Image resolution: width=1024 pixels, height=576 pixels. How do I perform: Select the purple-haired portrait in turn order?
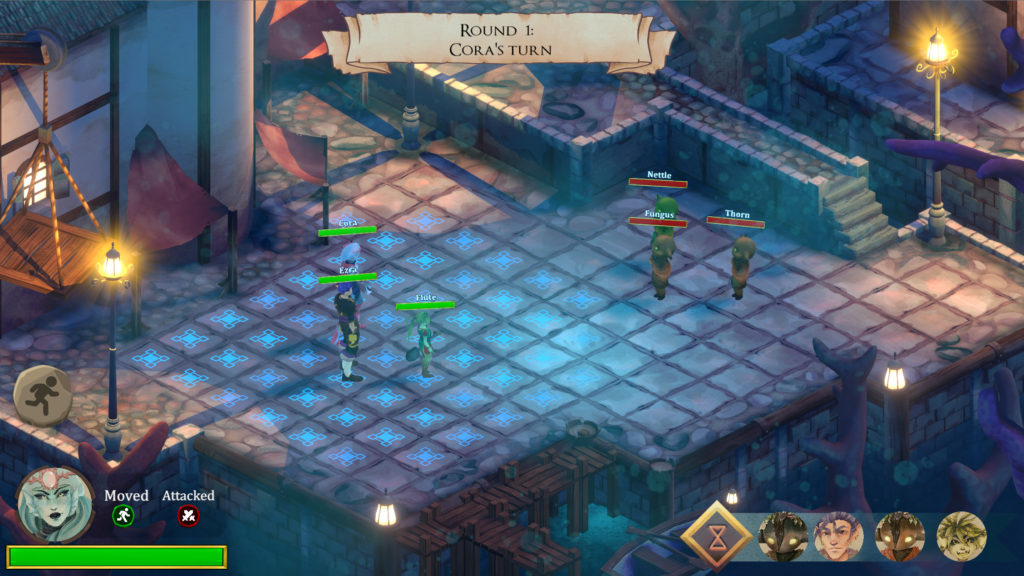click(838, 537)
